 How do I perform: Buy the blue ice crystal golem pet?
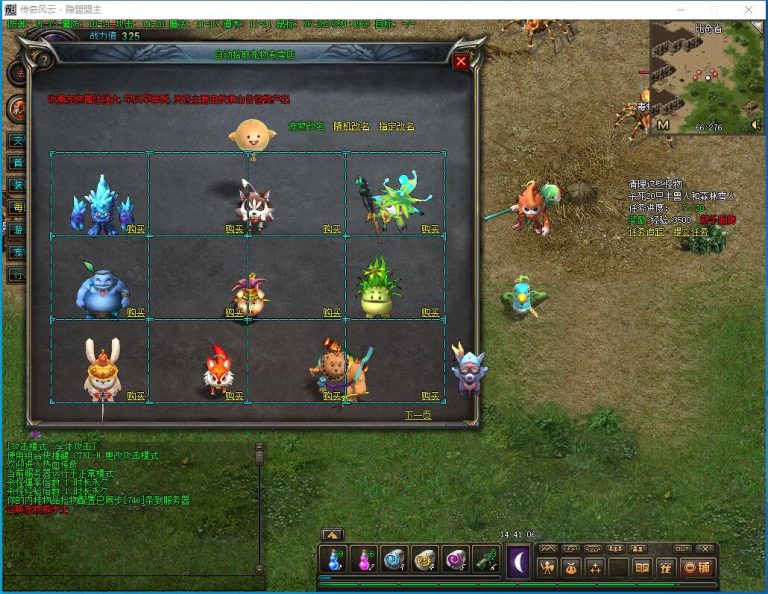[x=136, y=229]
